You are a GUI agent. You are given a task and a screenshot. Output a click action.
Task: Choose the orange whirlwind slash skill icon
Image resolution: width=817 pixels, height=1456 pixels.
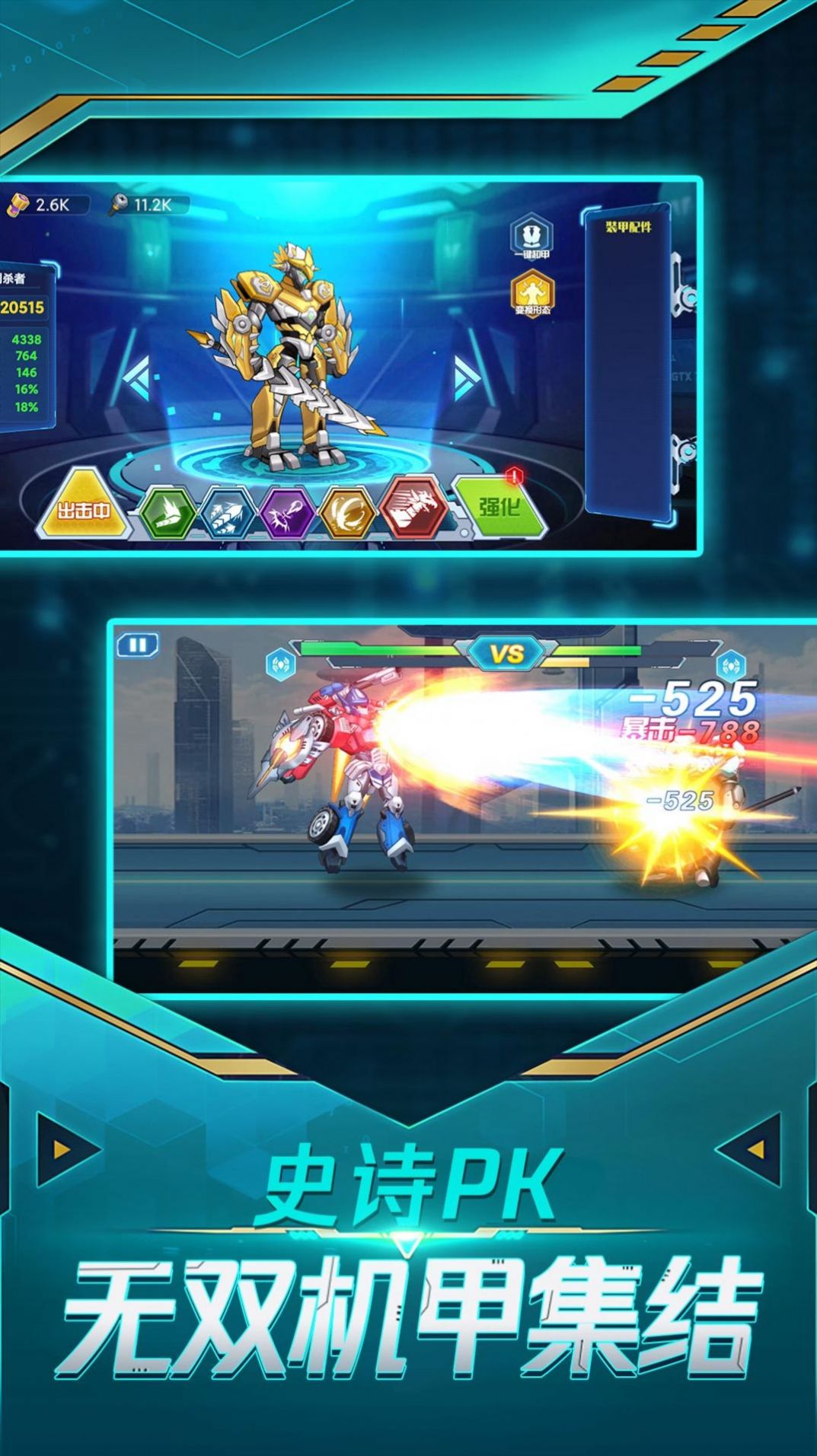pos(348,512)
